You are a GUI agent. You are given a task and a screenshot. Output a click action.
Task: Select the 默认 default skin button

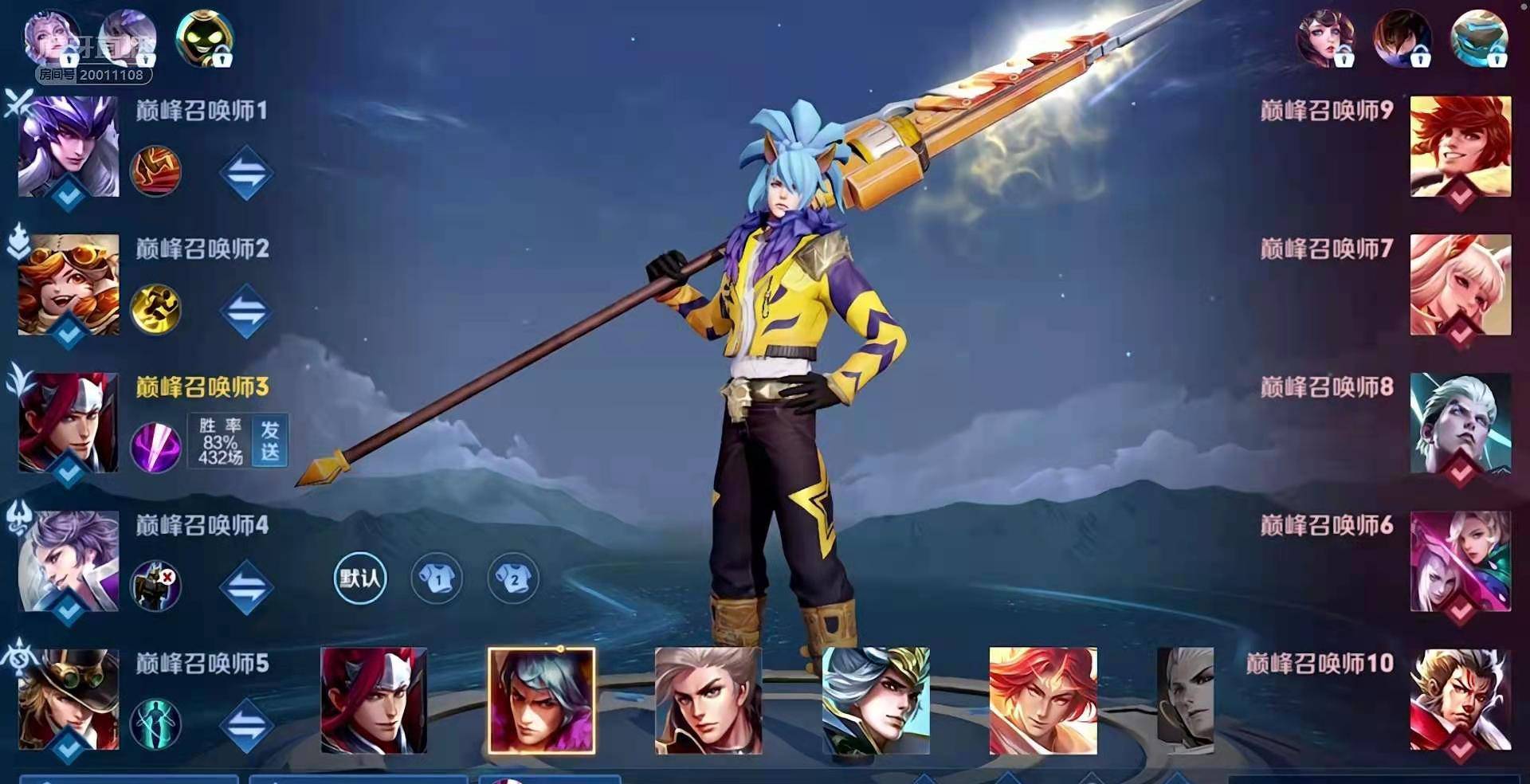(359, 578)
